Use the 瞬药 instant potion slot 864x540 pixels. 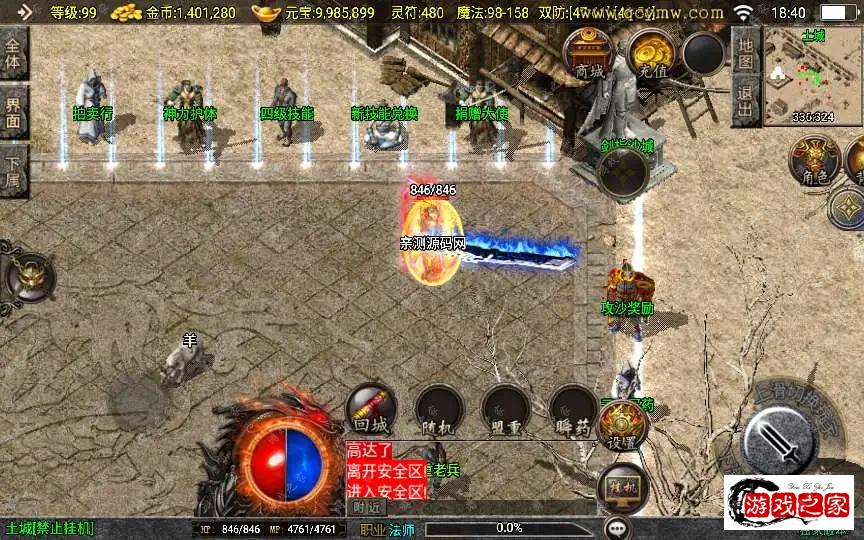[x=573, y=409]
